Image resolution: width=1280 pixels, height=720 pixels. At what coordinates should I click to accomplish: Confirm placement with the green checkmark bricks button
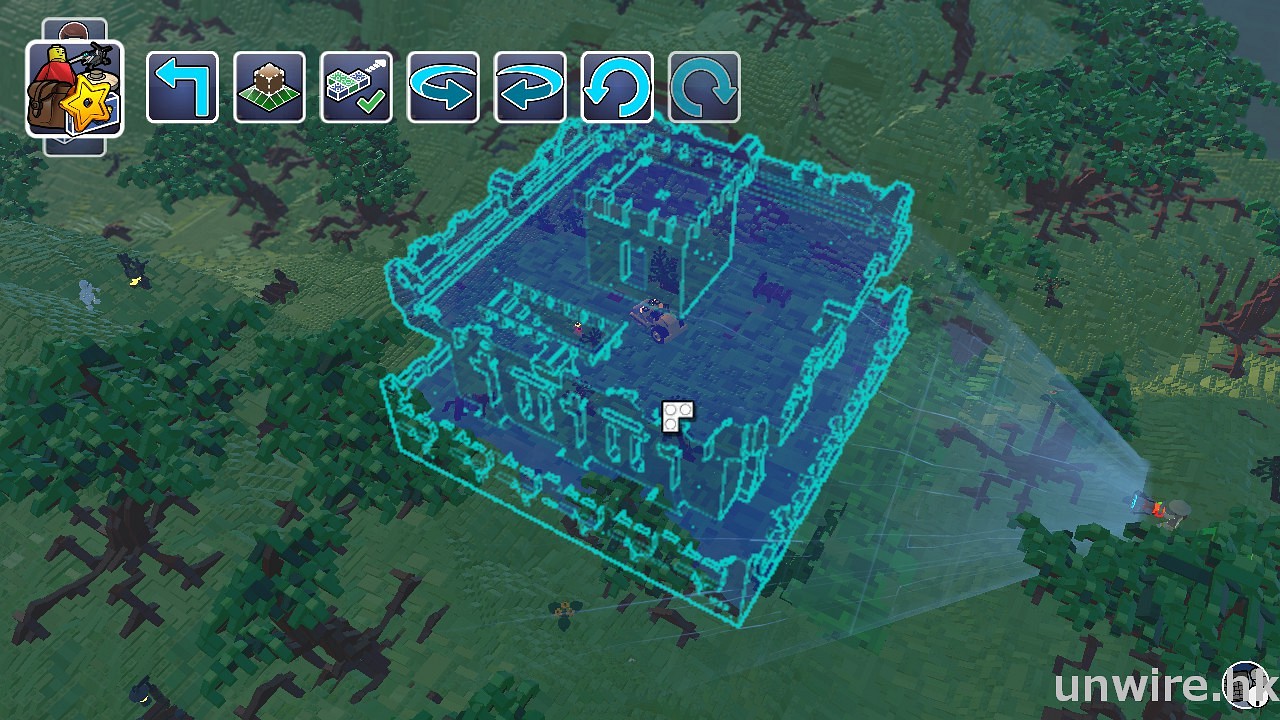click(356, 87)
